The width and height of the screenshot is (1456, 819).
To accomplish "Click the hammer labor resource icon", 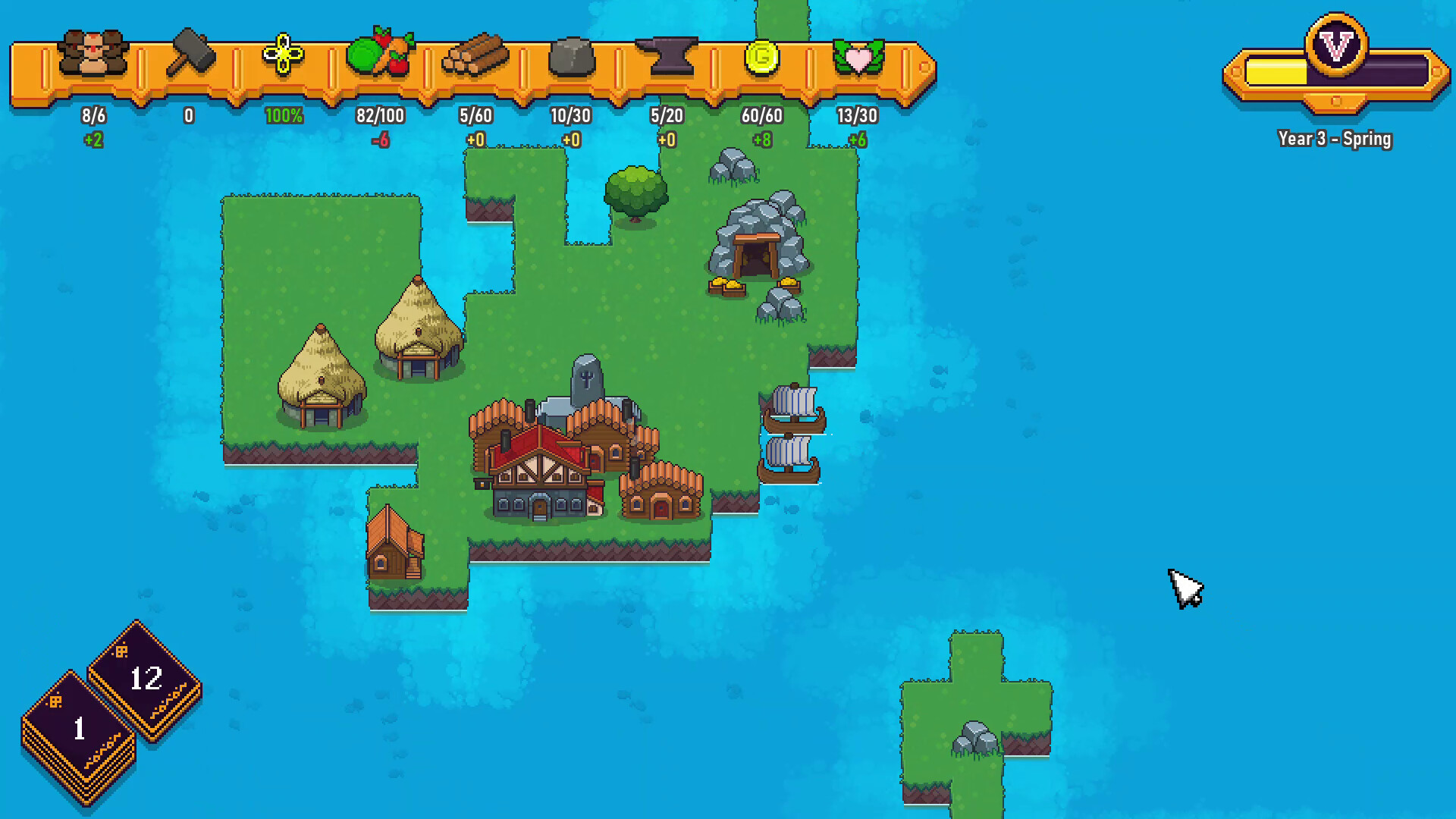I will (190, 53).
